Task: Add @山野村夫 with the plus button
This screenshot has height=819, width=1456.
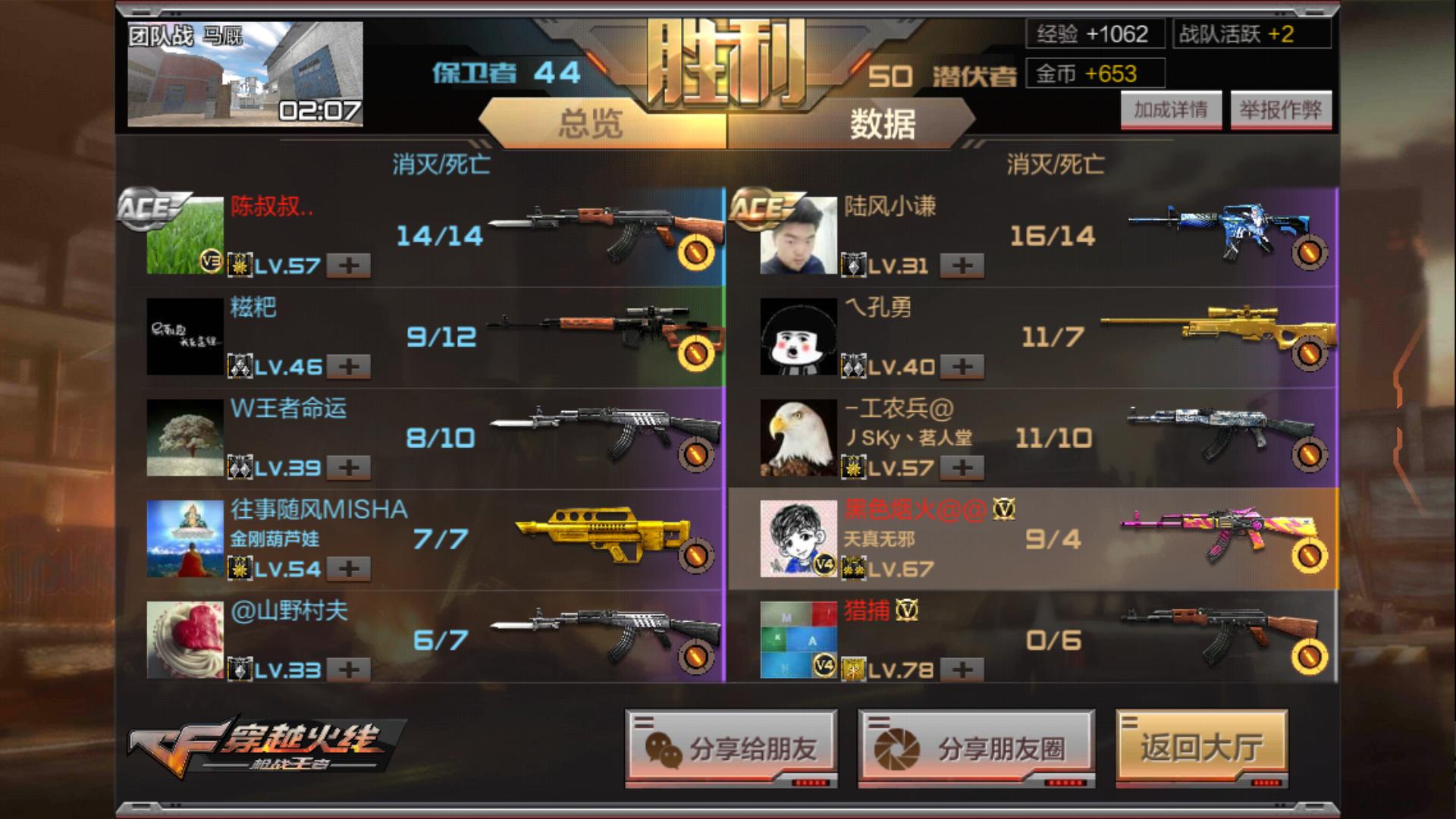Action: [349, 670]
